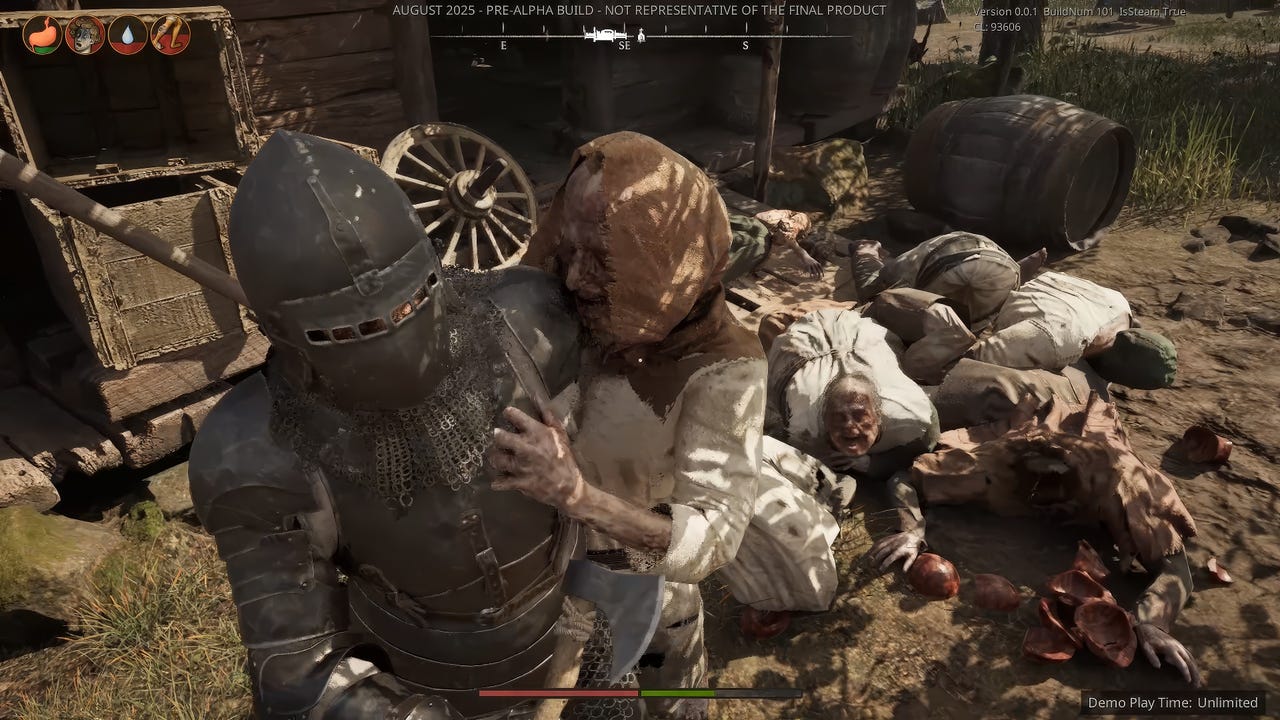The width and height of the screenshot is (1280, 720).
Task: Select the water droplet thirst icon
Action: 128,35
